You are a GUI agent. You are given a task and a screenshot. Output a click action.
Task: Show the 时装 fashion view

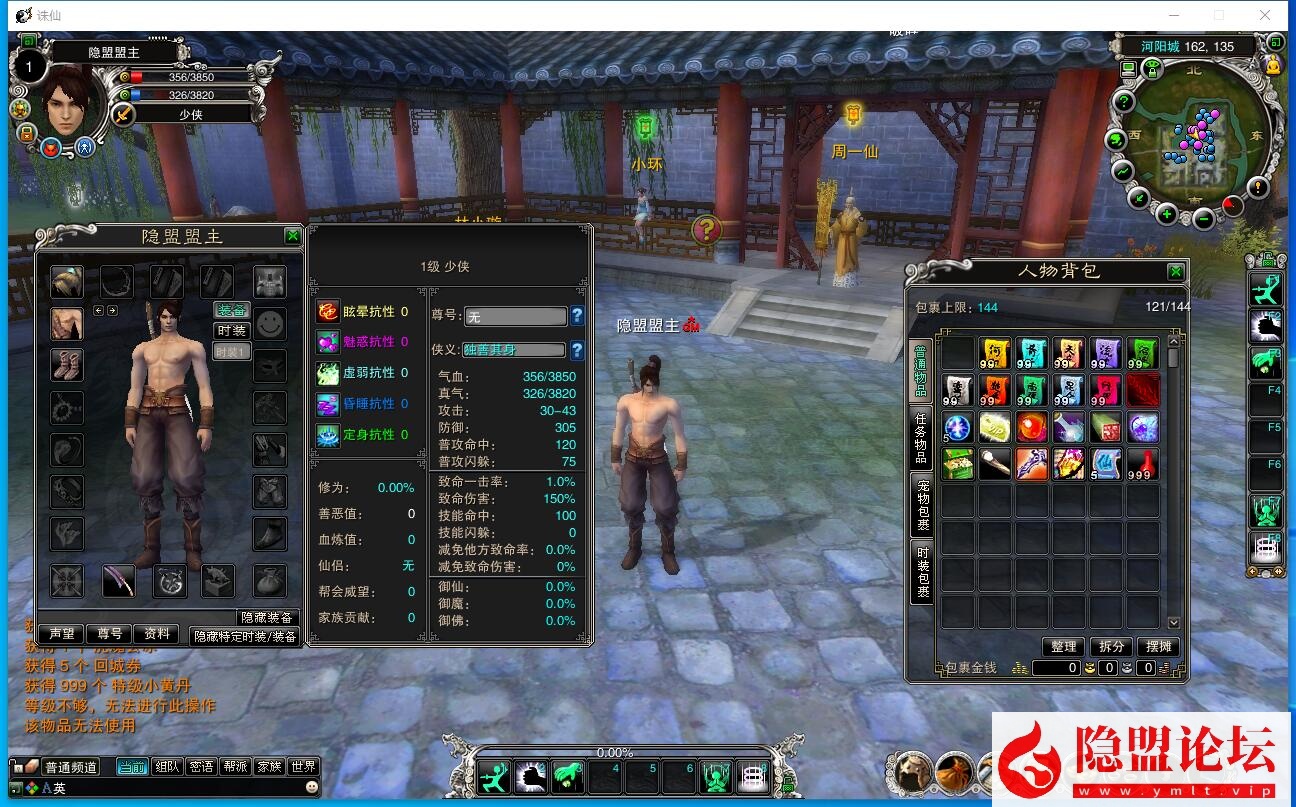pyautogui.click(x=232, y=331)
